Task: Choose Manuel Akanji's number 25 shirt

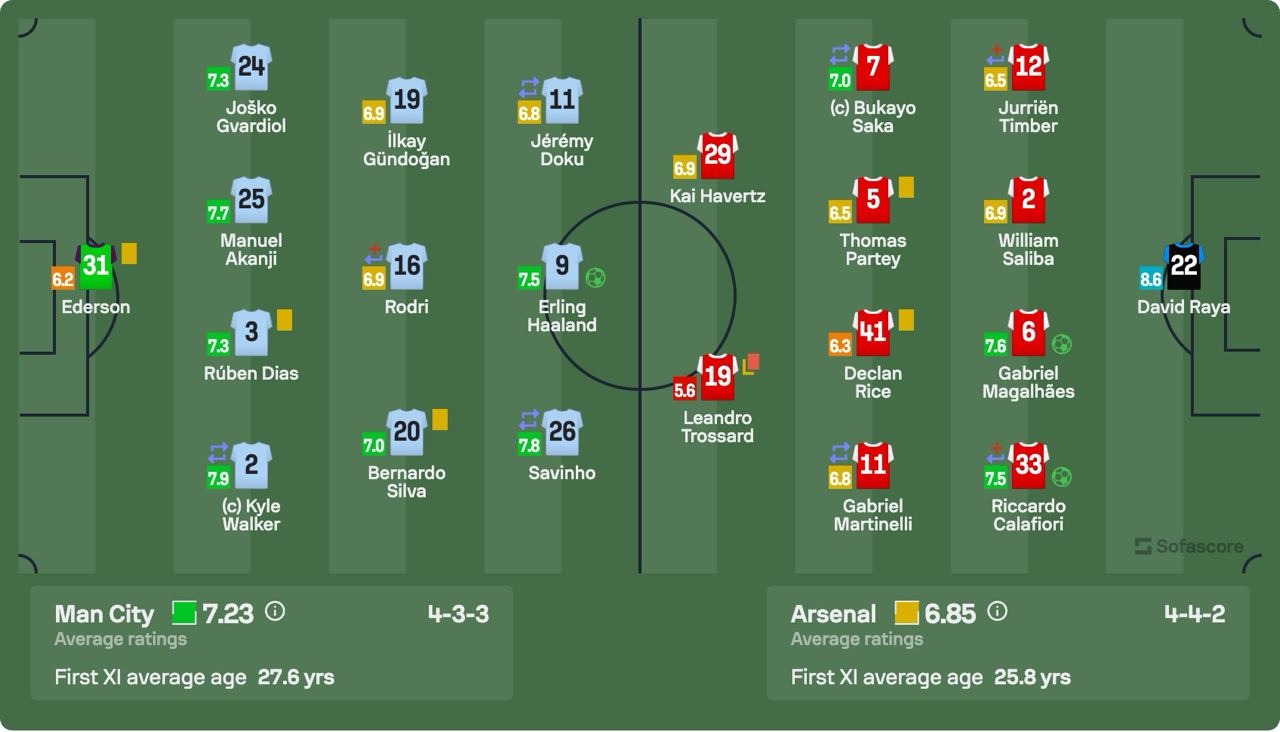Action: tap(251, 200)
